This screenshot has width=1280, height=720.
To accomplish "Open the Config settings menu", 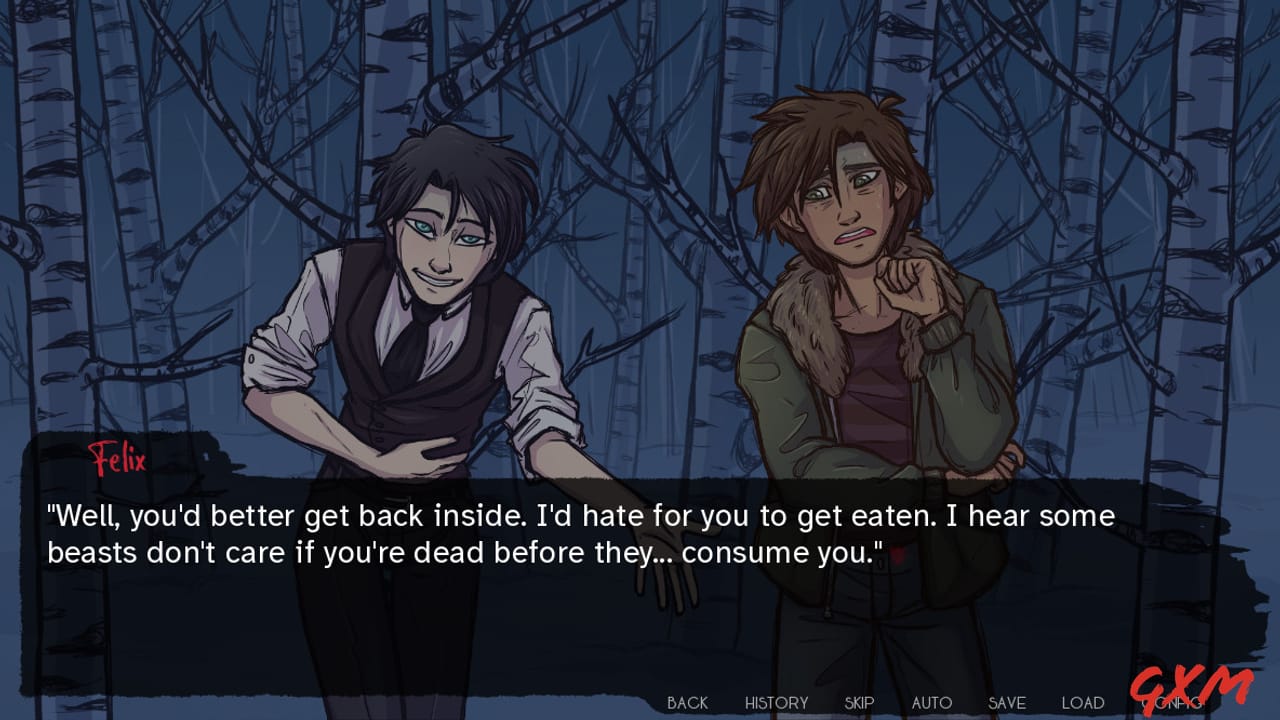I will click(1170, 703).
